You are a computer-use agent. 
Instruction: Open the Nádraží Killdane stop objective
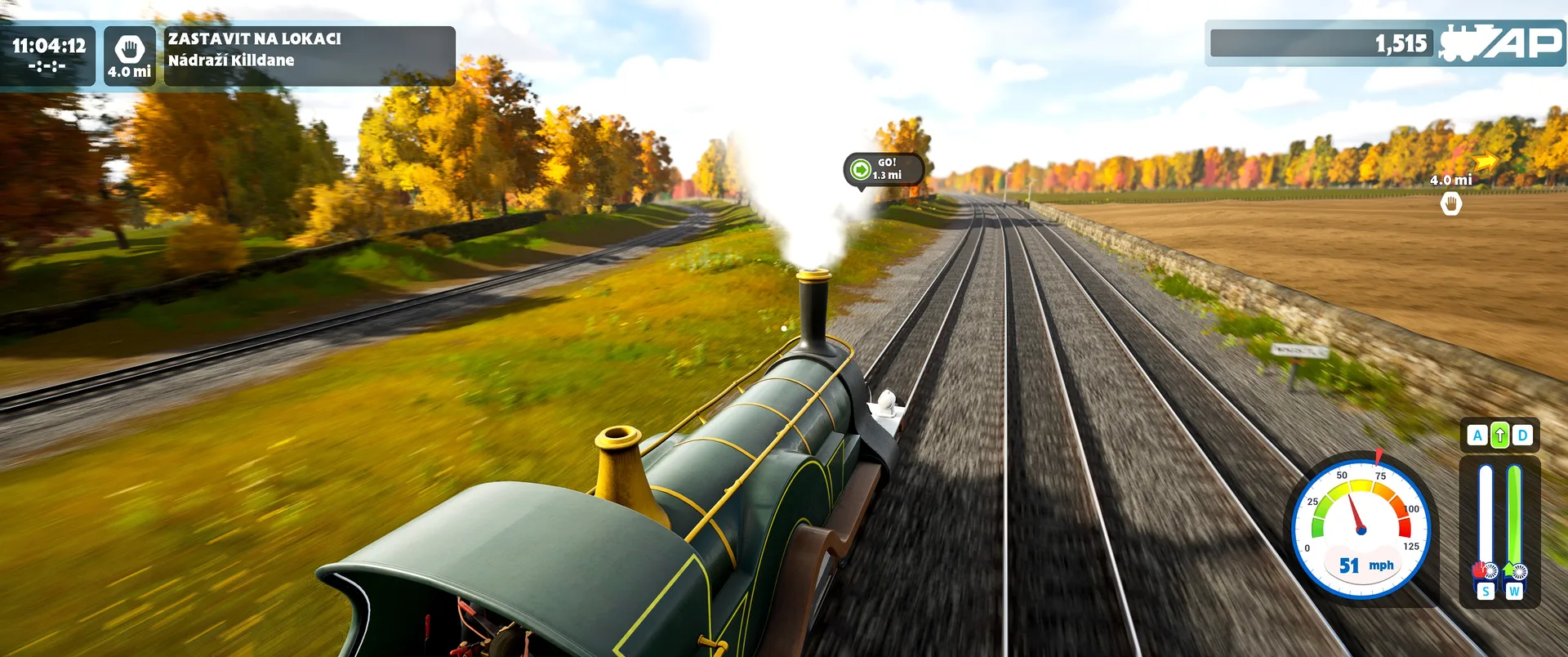tap(310, 56)
